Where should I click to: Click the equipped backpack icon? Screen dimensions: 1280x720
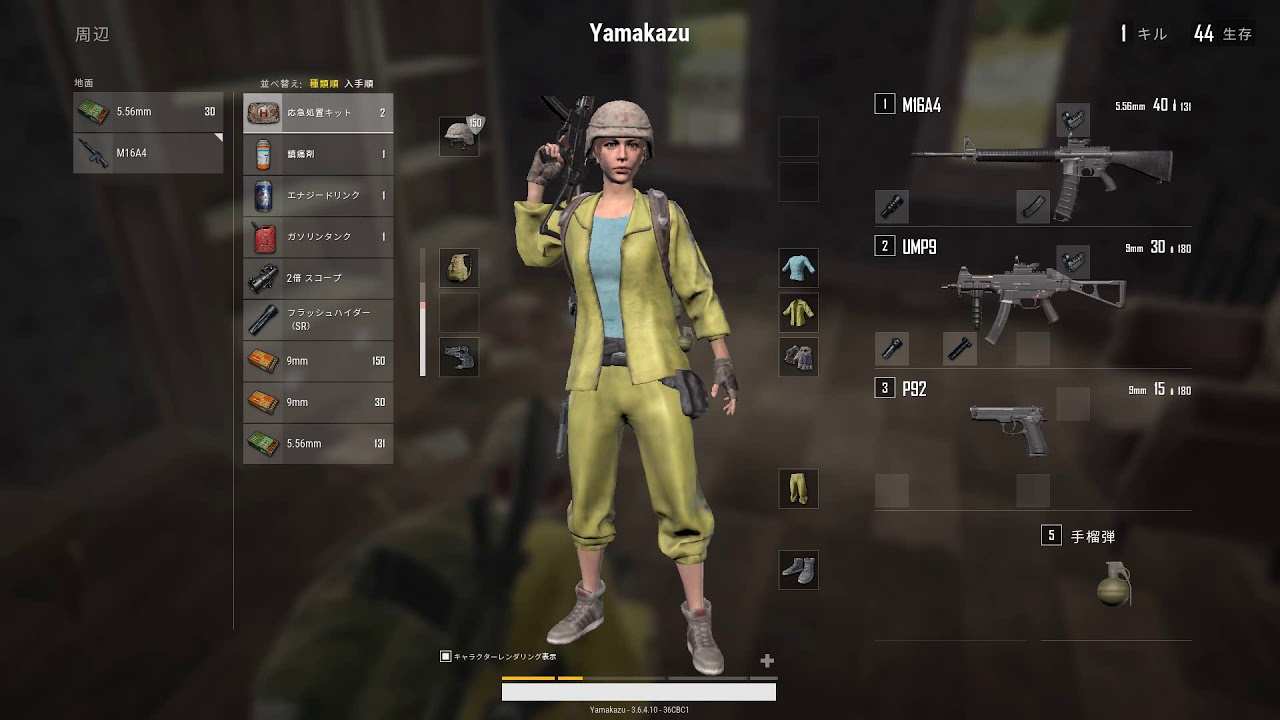(459, 267)
